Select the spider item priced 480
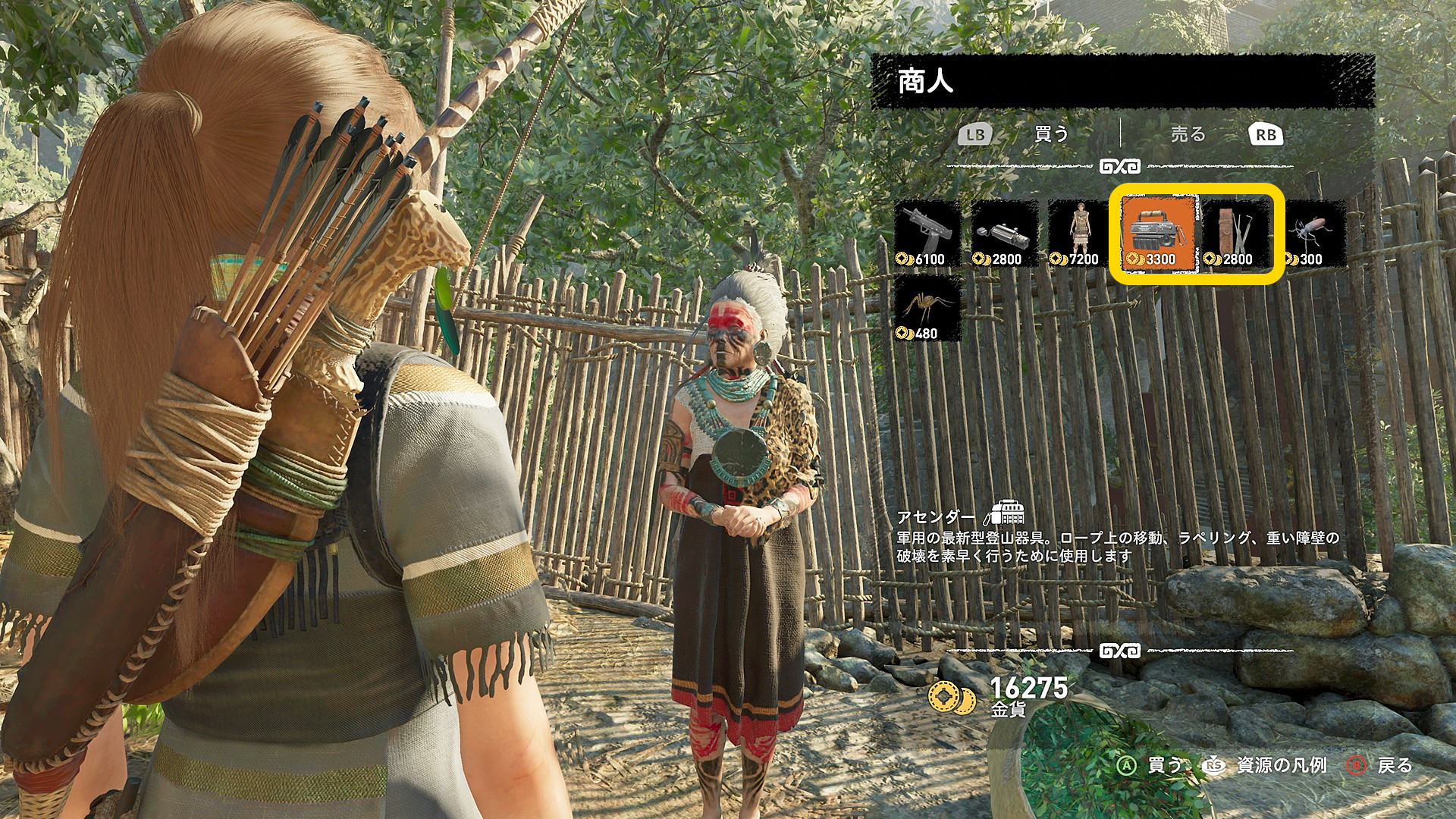Screen dimensions: 1456x819 click(x=927, y=308)
